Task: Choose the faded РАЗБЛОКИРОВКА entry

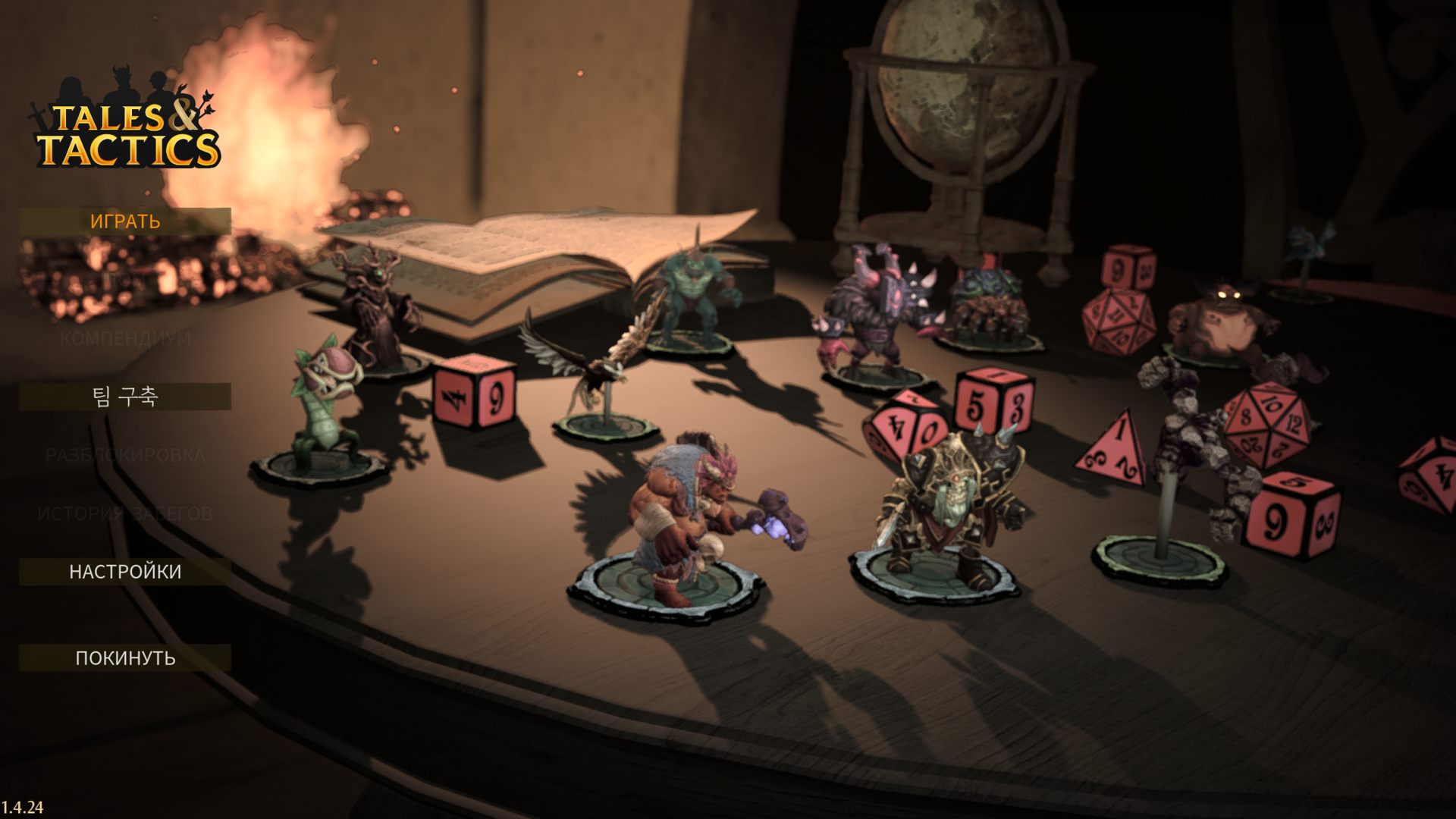Action: pos(125,456)
